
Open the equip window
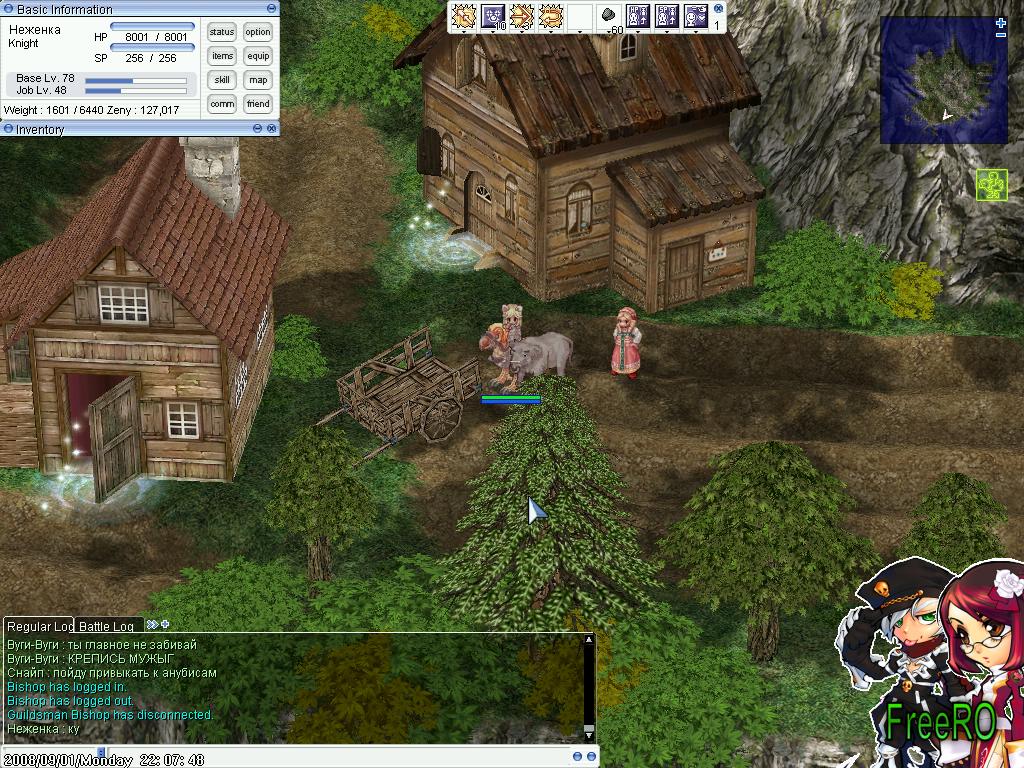[x=258, y=56]
